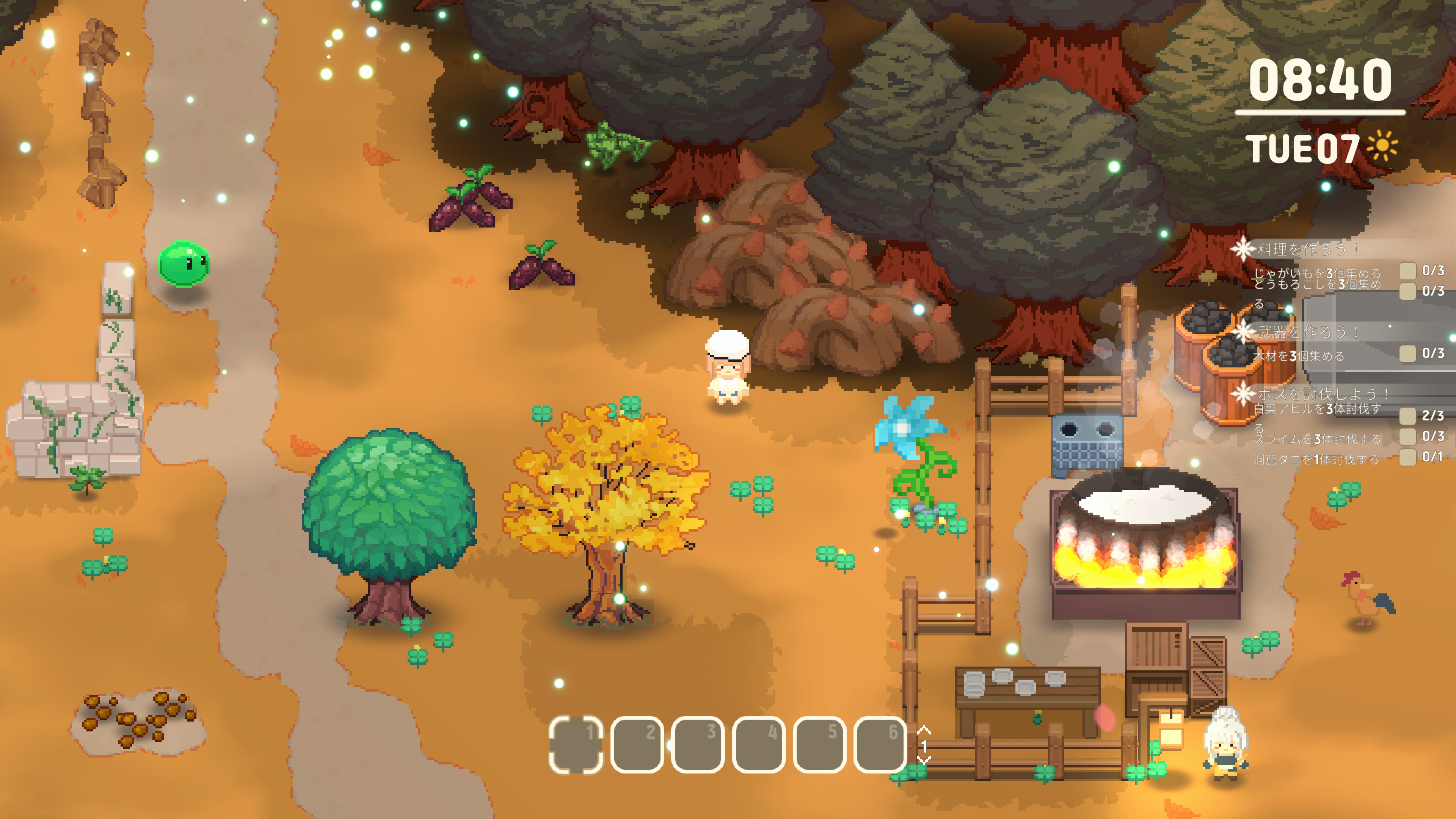The height and width of the screenshot is (819, 1456).
Task: Select hotbar slot 4
Action: tap(758, 744)
